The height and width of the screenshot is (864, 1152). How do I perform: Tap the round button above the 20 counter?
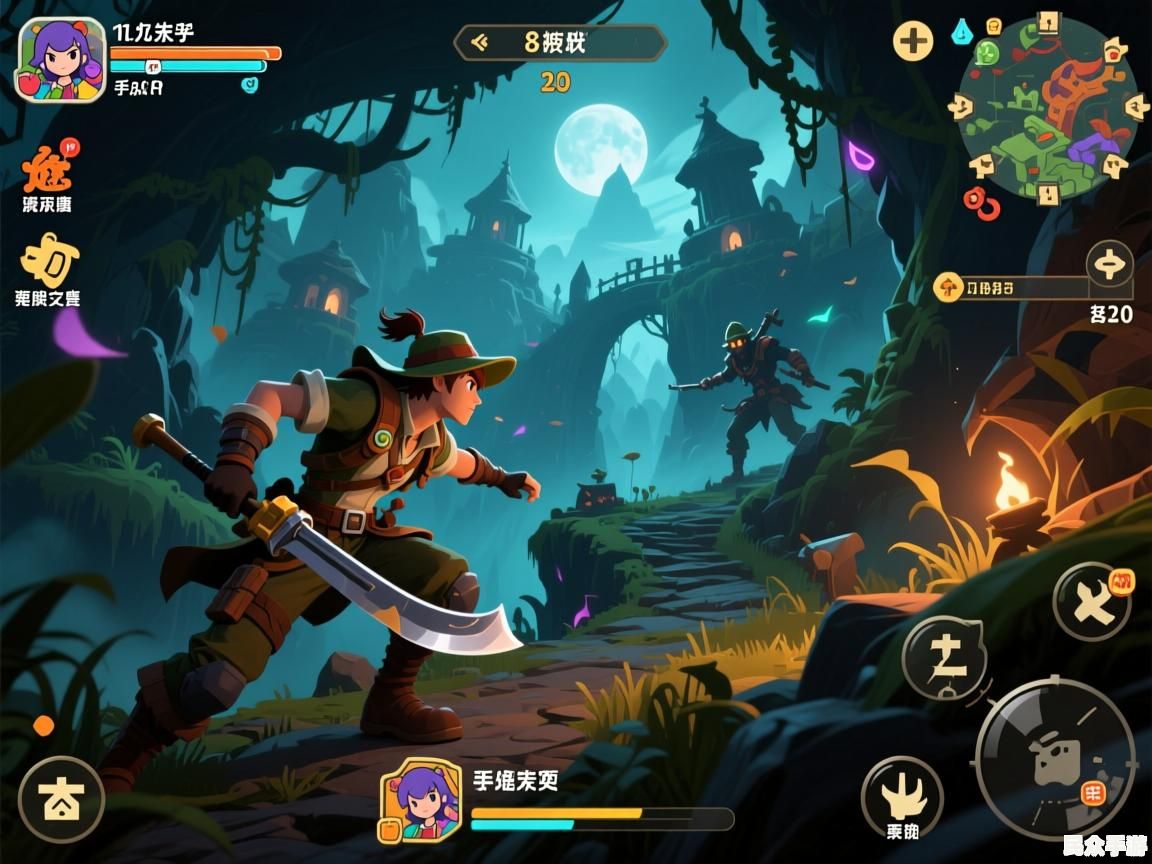(1109, 265)
